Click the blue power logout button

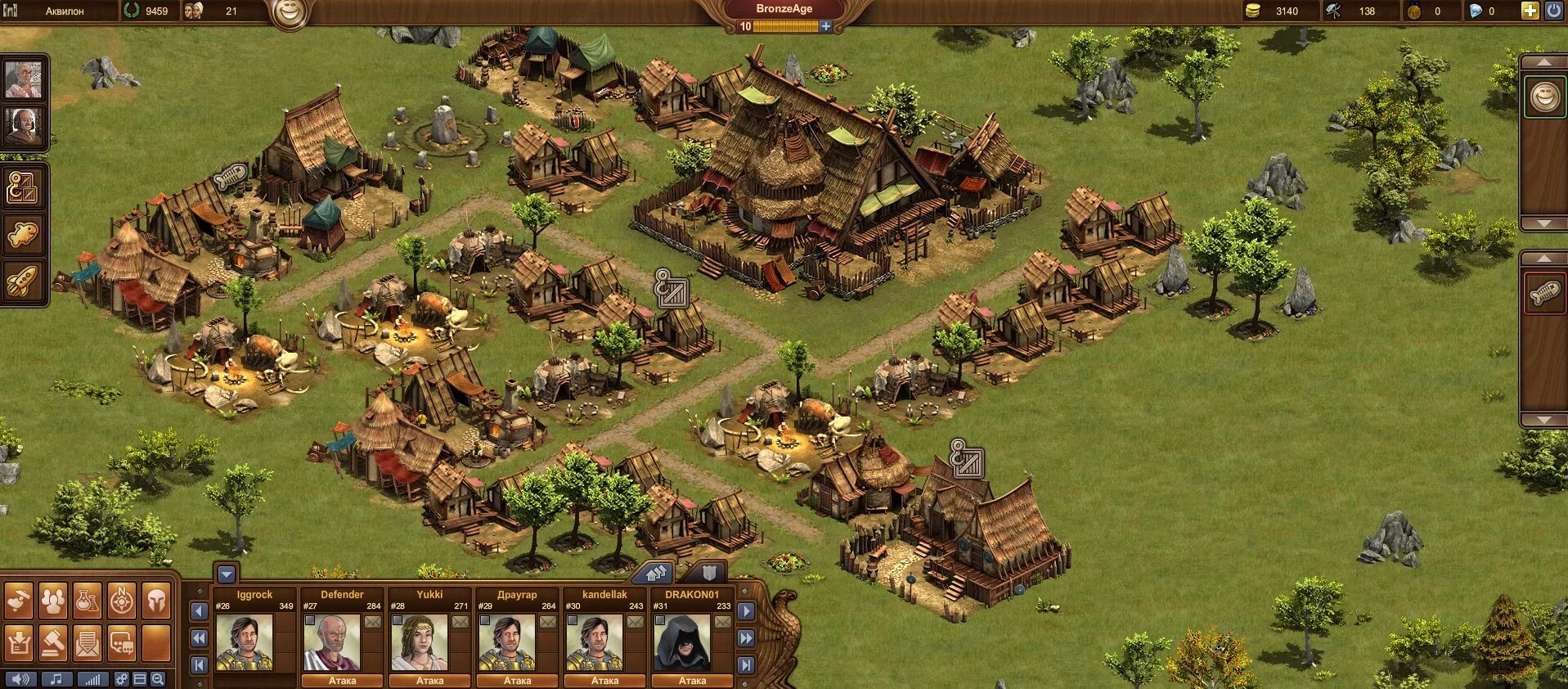coord(1552,11)
